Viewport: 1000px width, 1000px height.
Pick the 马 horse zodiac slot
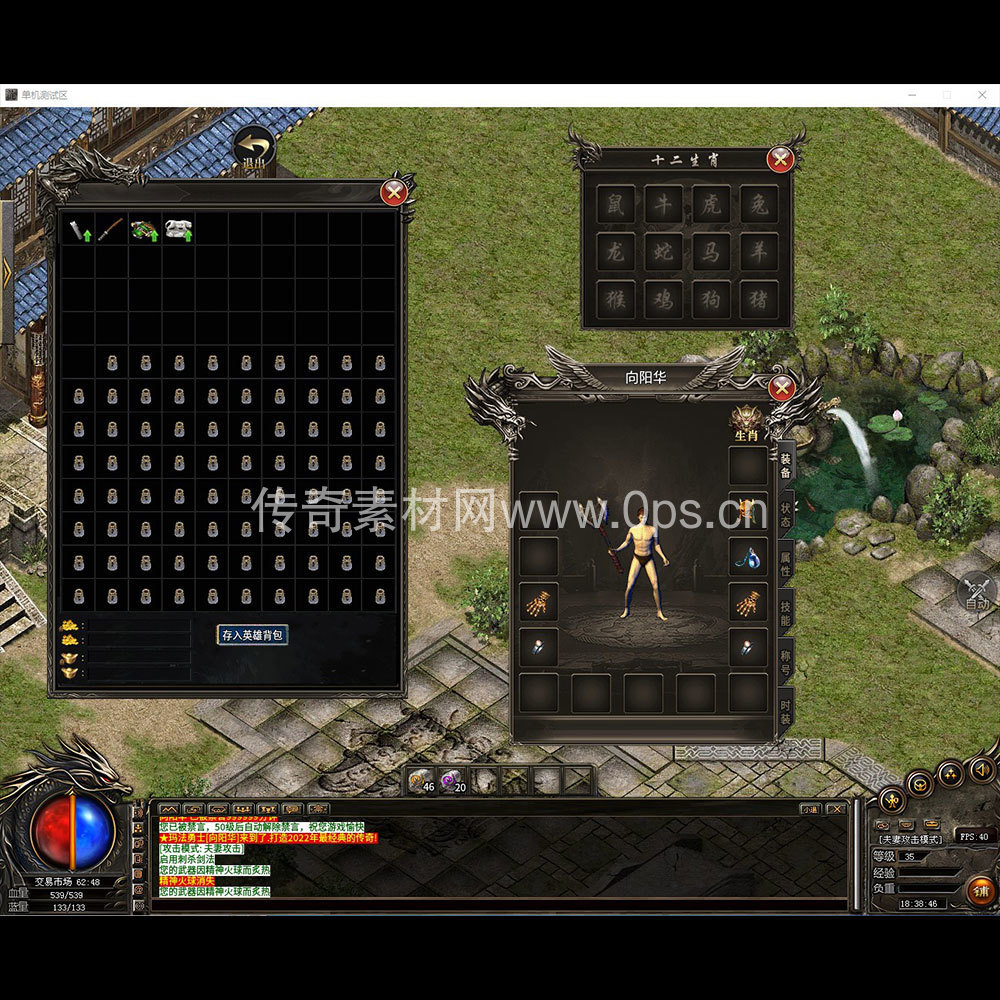click(x=711, y=251)
